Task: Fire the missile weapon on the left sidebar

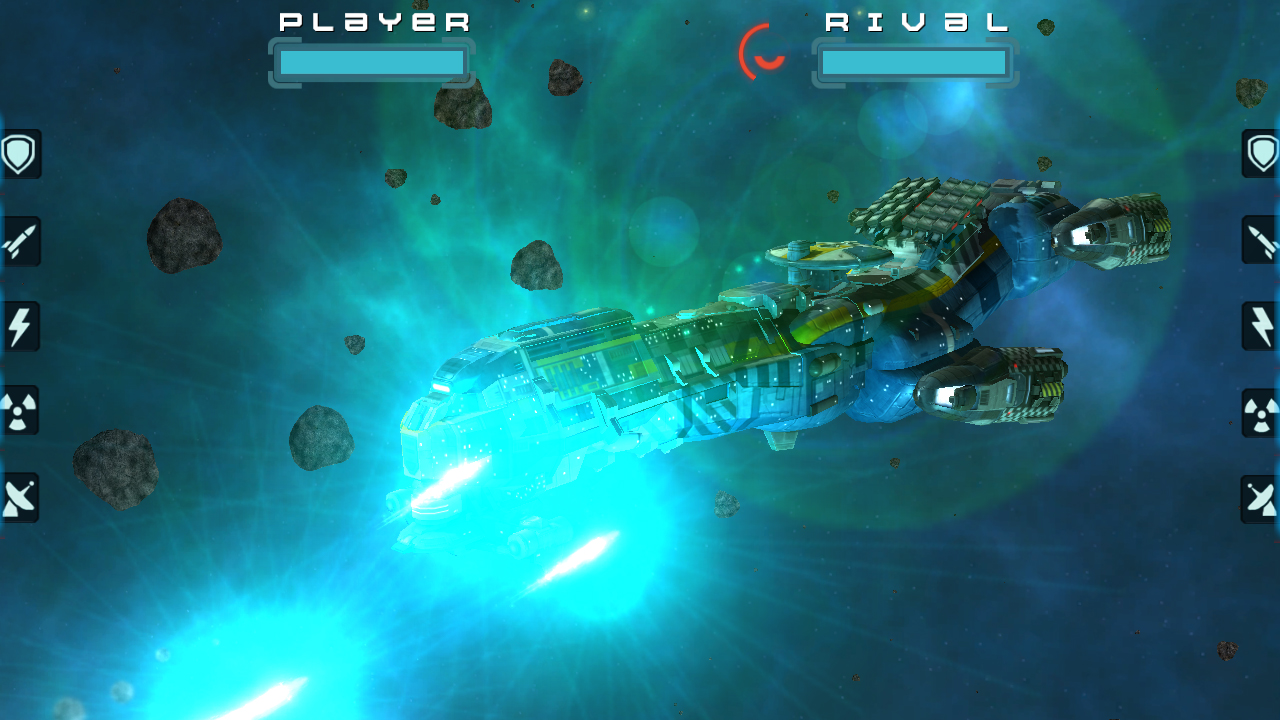Action: (x=20, y=241)
